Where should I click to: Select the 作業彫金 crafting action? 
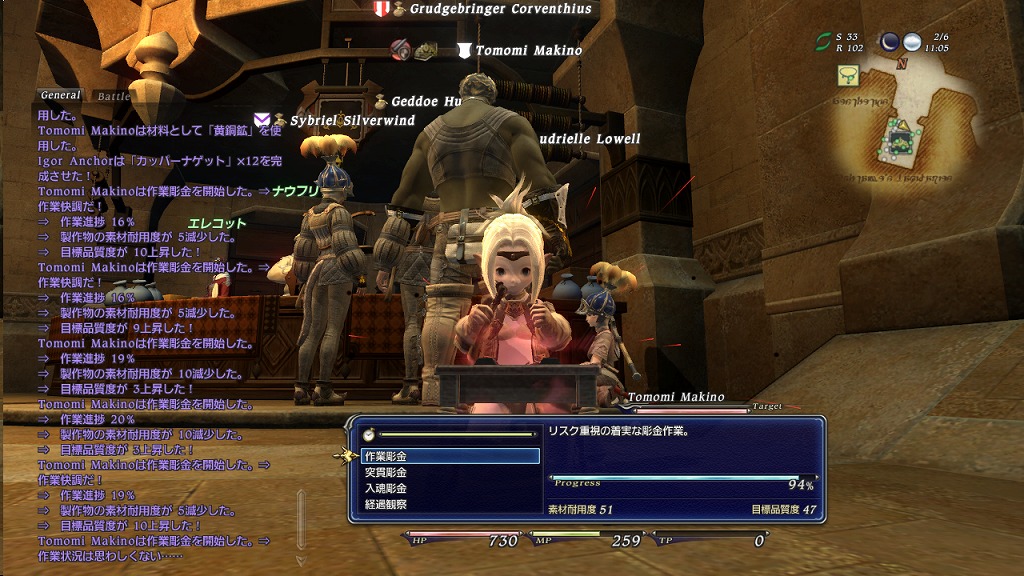[x=385, y=456]
